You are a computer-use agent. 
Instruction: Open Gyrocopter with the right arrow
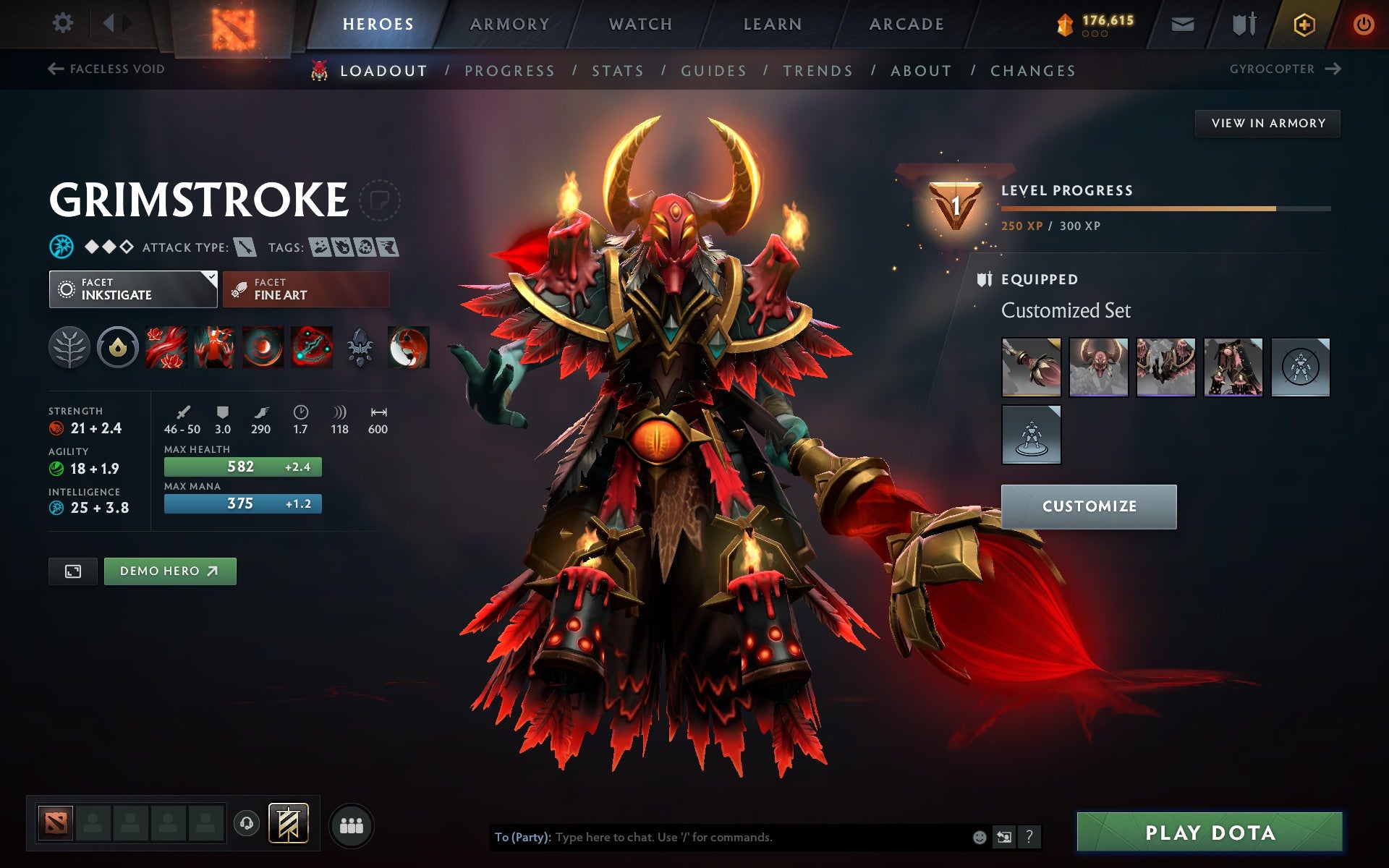[1333, 69]
